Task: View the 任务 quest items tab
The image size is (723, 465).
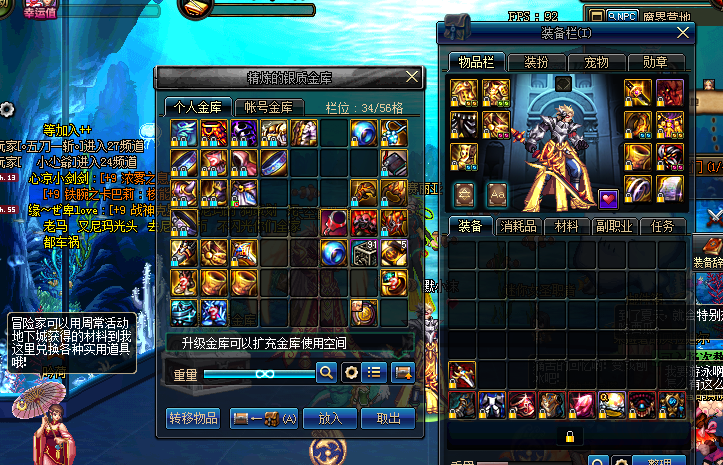Action: [x=663, y=227]
